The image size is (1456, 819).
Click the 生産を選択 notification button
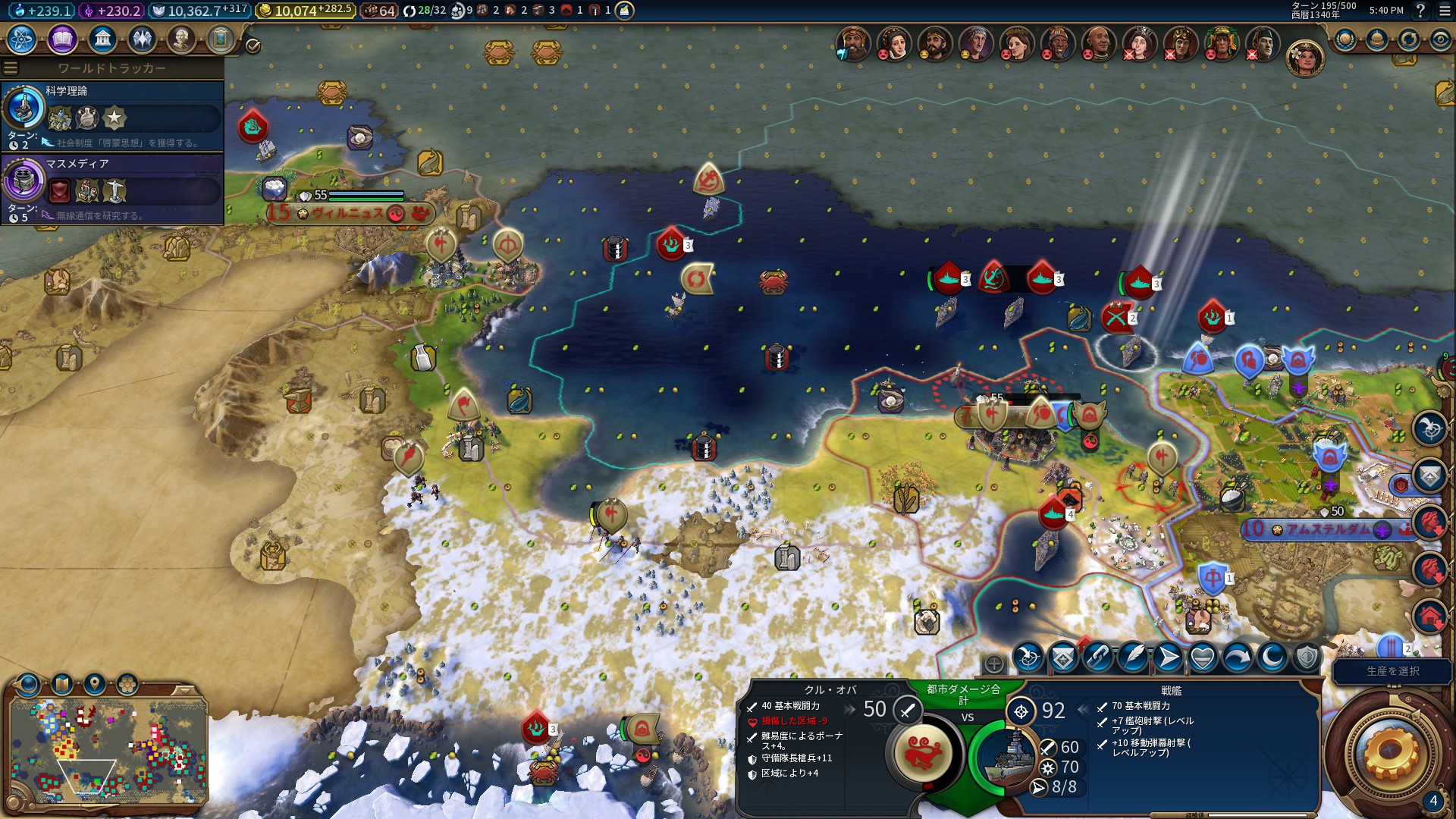[x=1392, y=671]
